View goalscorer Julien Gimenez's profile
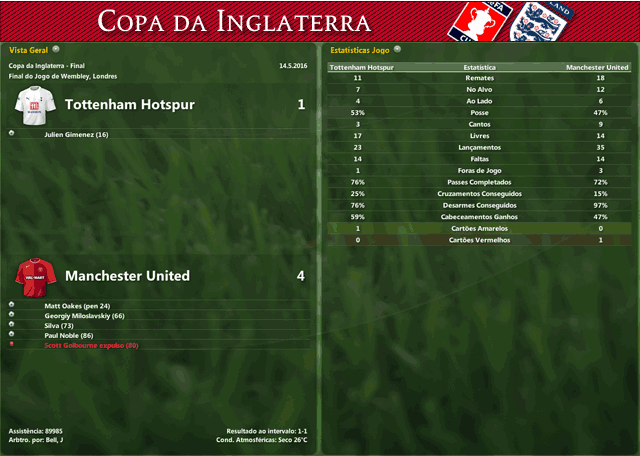640x456 pixels. point(76,134)
